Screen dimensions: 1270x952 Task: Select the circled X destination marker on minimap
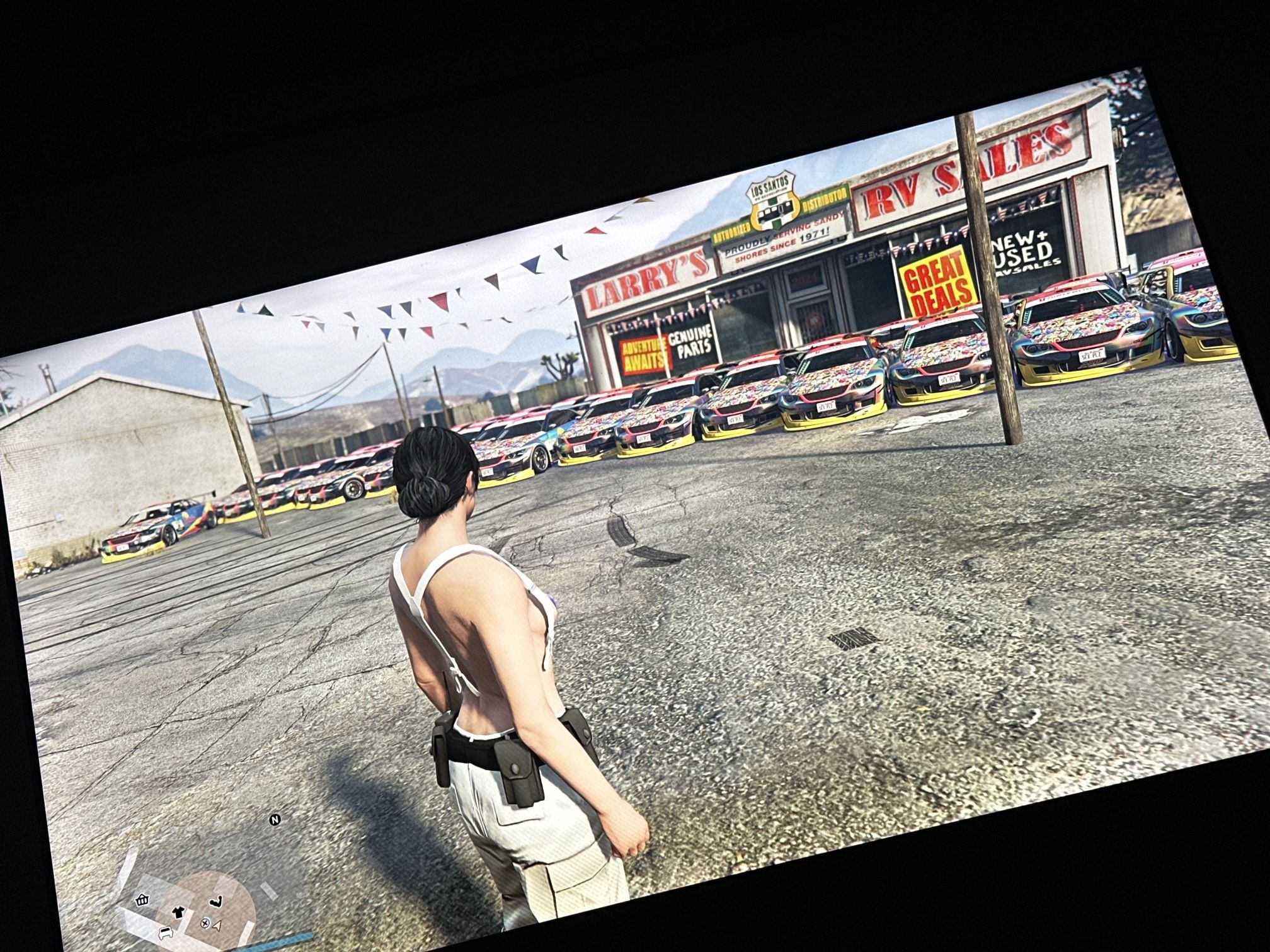[205, 924]
